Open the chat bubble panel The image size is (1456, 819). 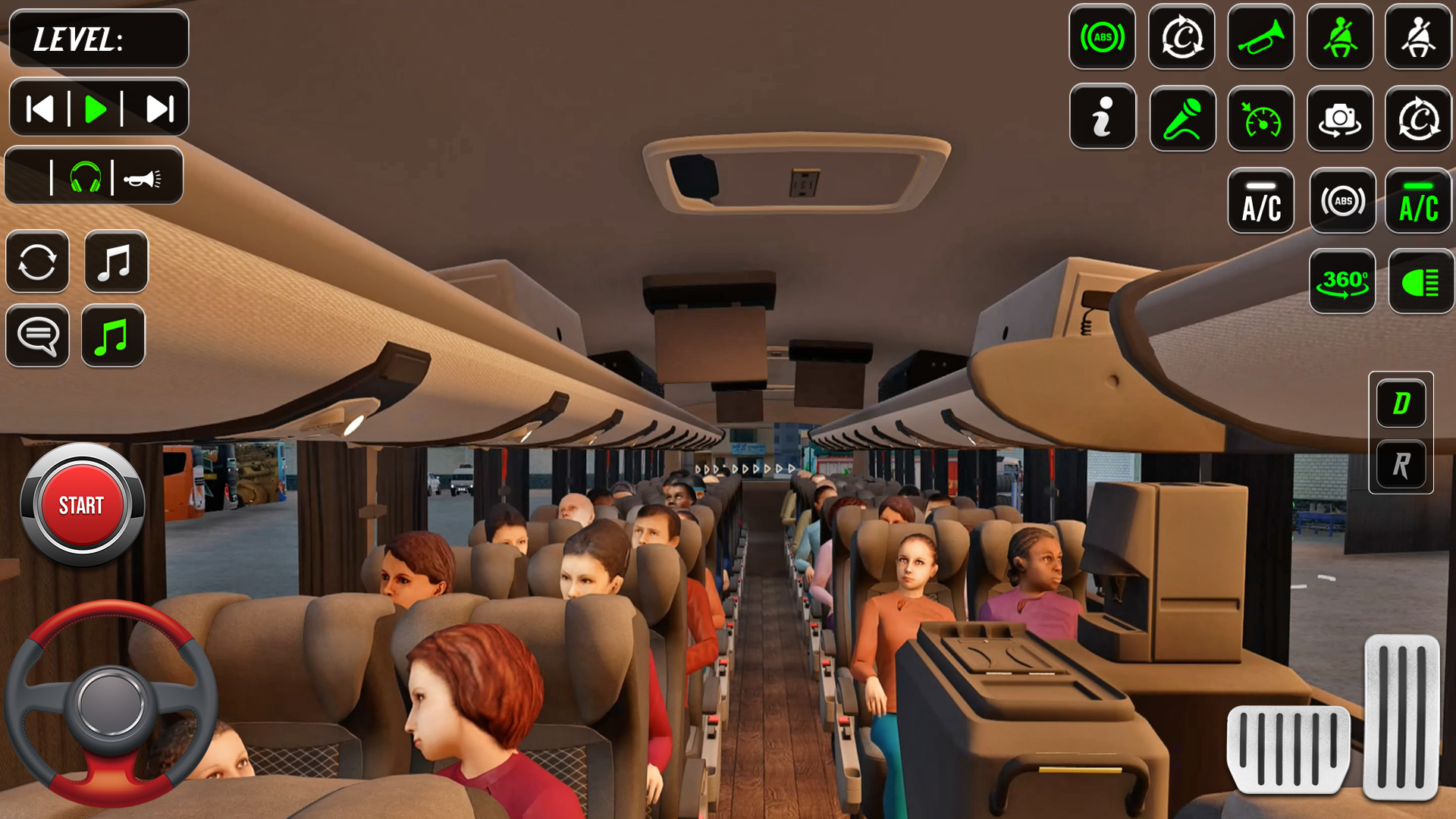[37, 336]
